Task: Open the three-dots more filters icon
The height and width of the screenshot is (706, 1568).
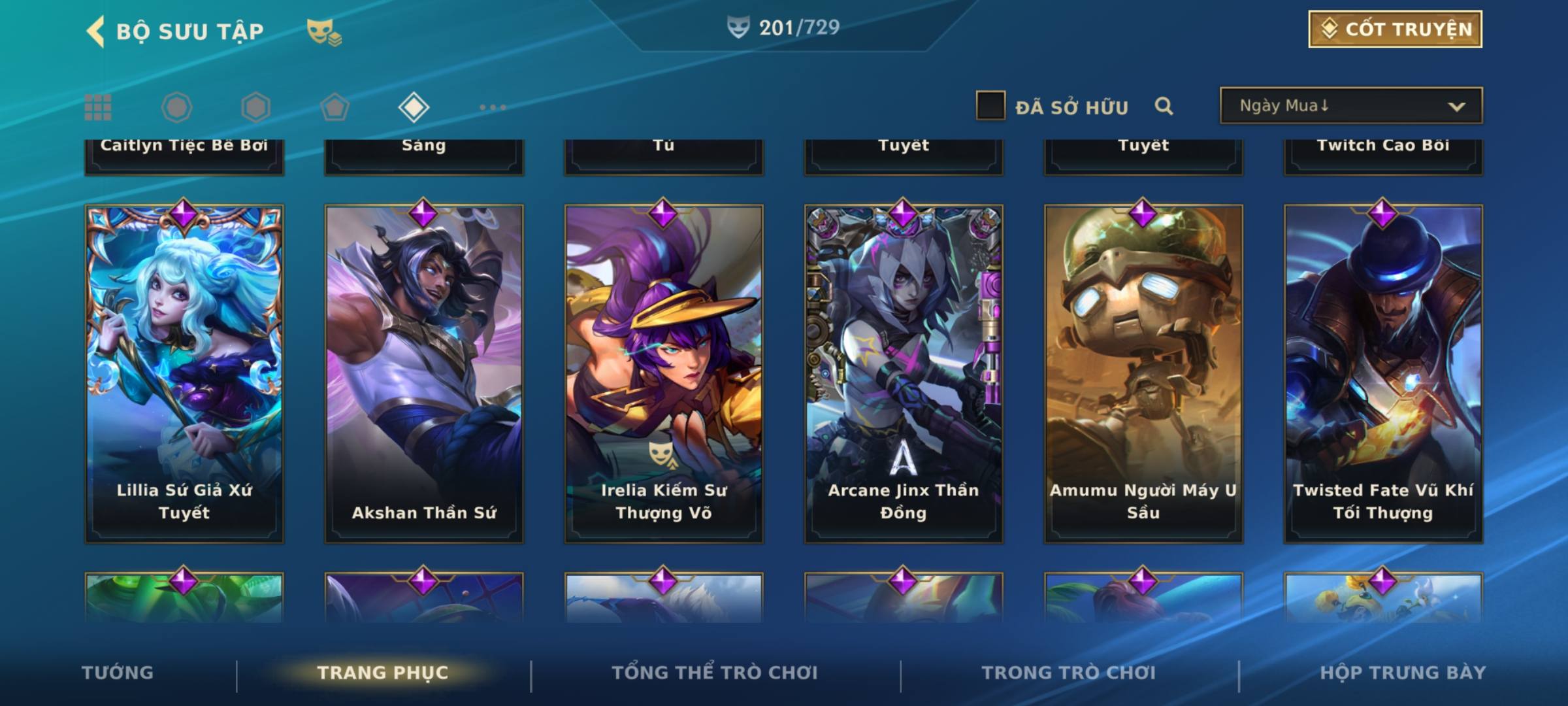Action: coord(493,107)
